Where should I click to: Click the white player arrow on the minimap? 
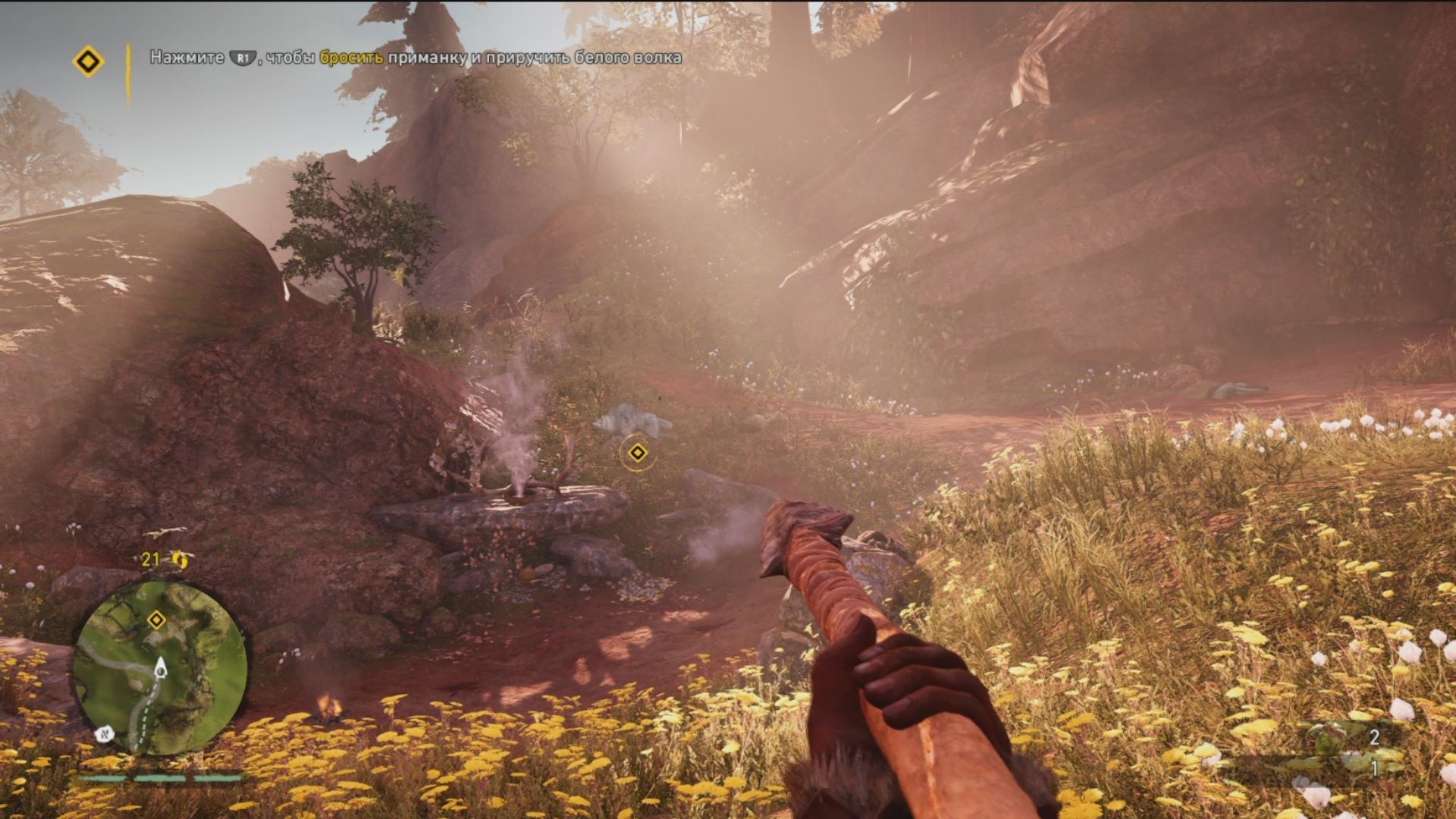coord(161,667)
